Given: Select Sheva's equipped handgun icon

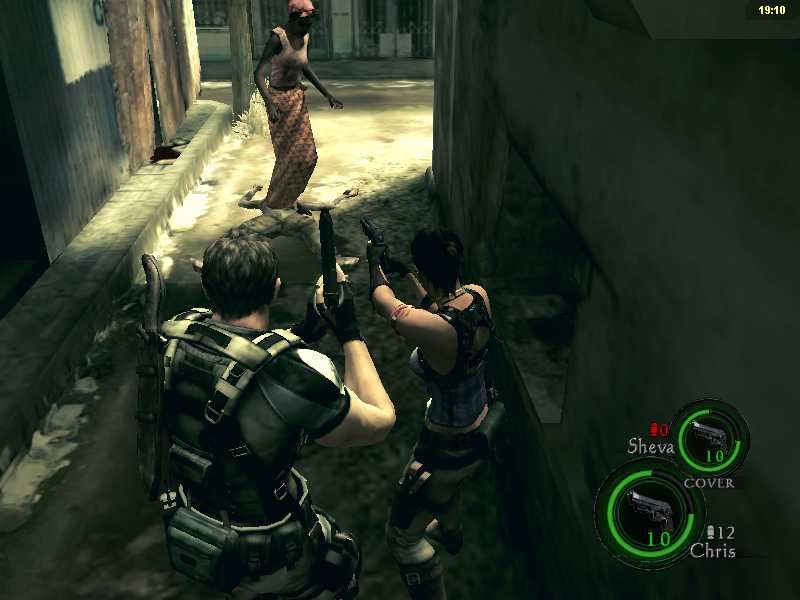Looking at the screenshot, I should [710, 436].
